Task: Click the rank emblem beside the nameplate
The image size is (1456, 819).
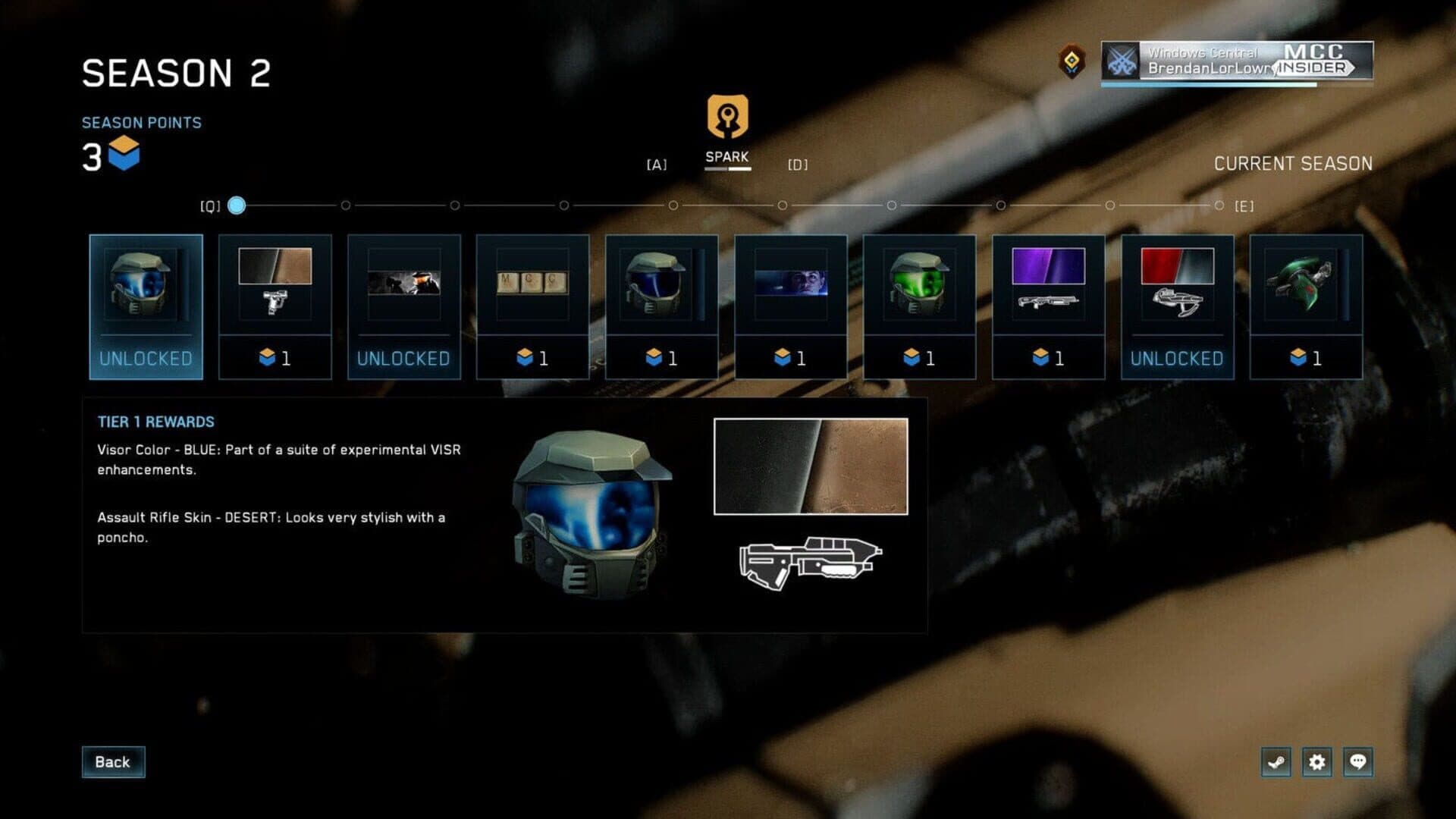Action: 1072,61
